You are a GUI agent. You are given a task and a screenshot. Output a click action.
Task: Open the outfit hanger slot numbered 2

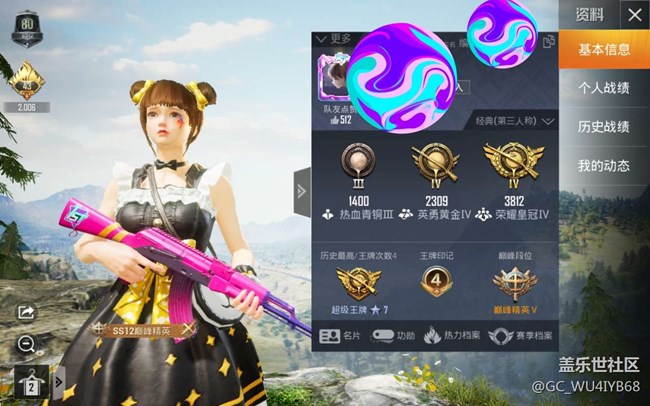29,382
